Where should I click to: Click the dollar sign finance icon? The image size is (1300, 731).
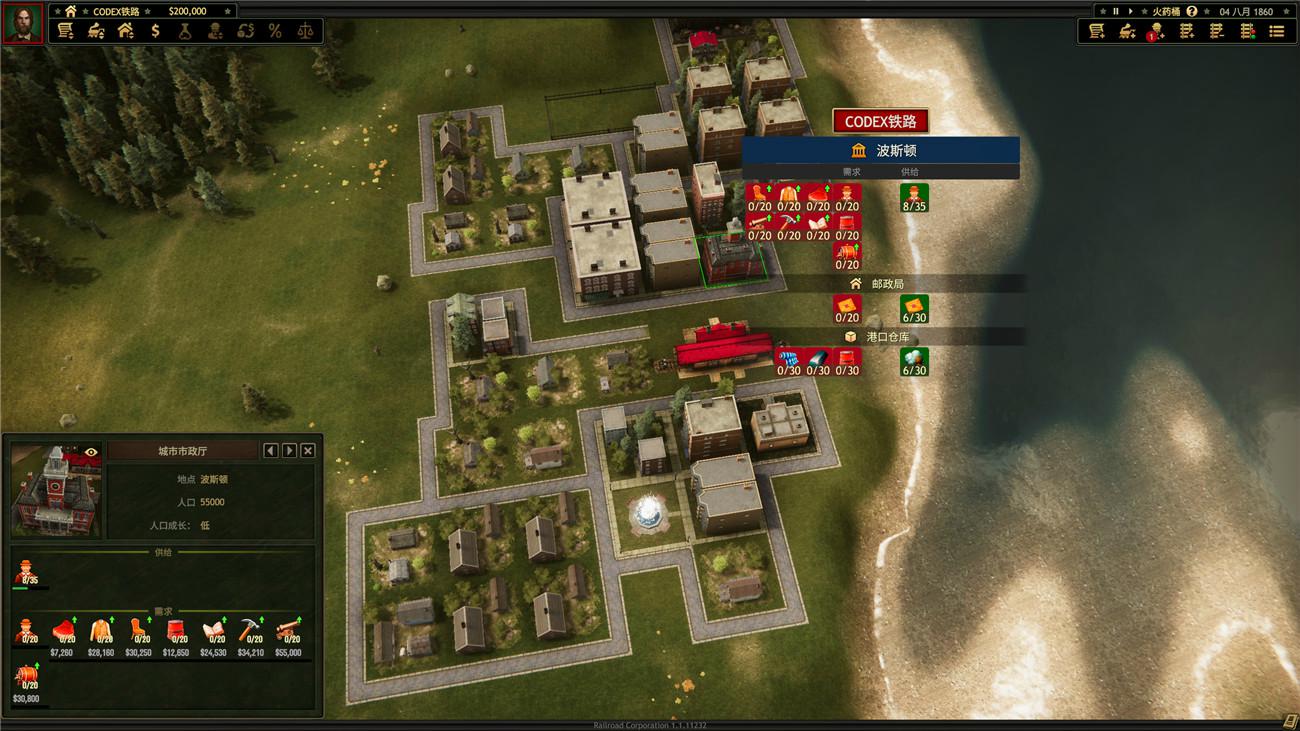[x=155, y=30]
